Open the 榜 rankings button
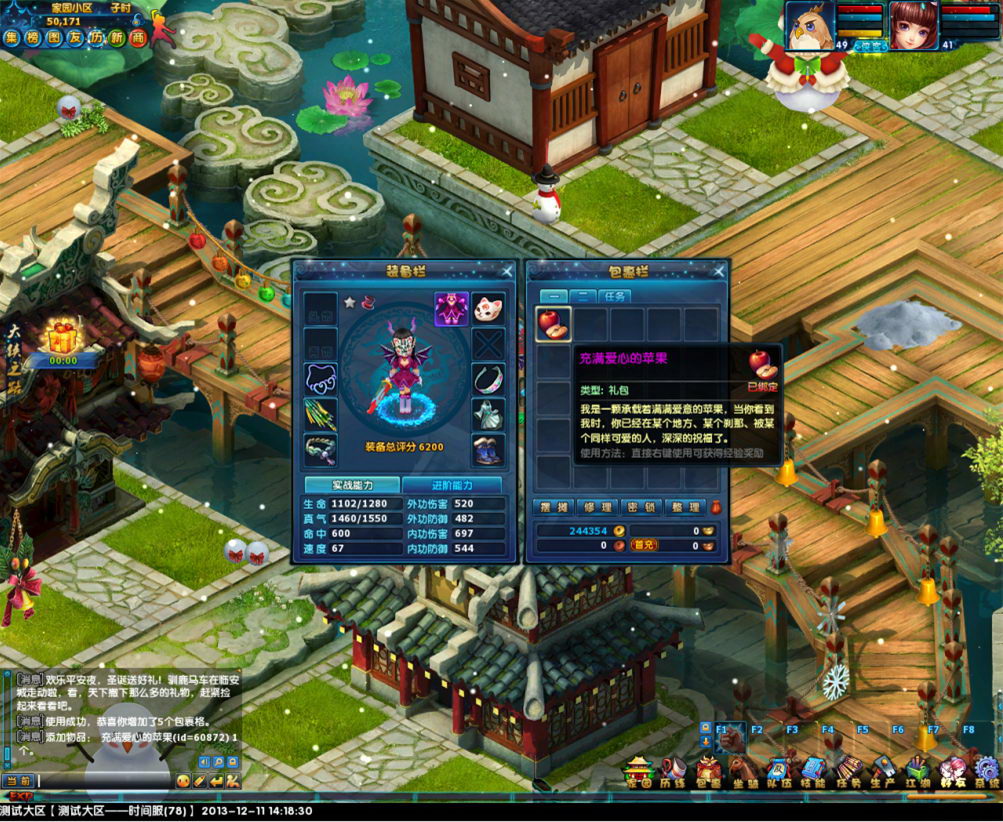 [x=33, y=38]
